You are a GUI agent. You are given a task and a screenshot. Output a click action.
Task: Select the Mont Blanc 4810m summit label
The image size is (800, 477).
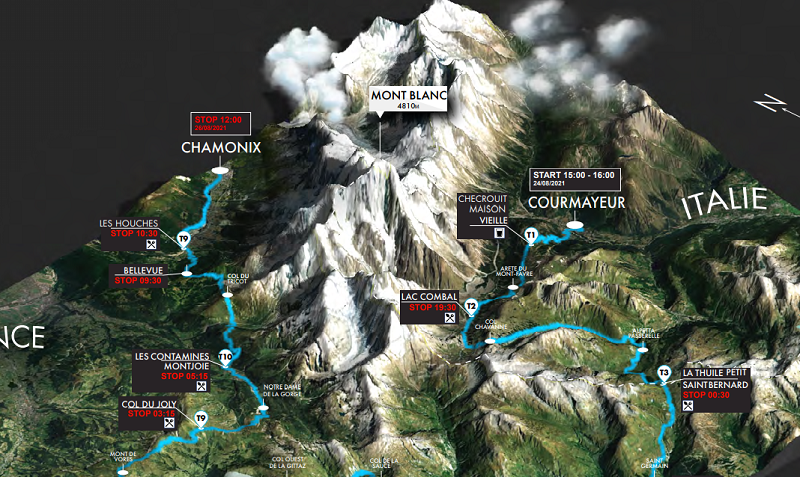[411, 99]
